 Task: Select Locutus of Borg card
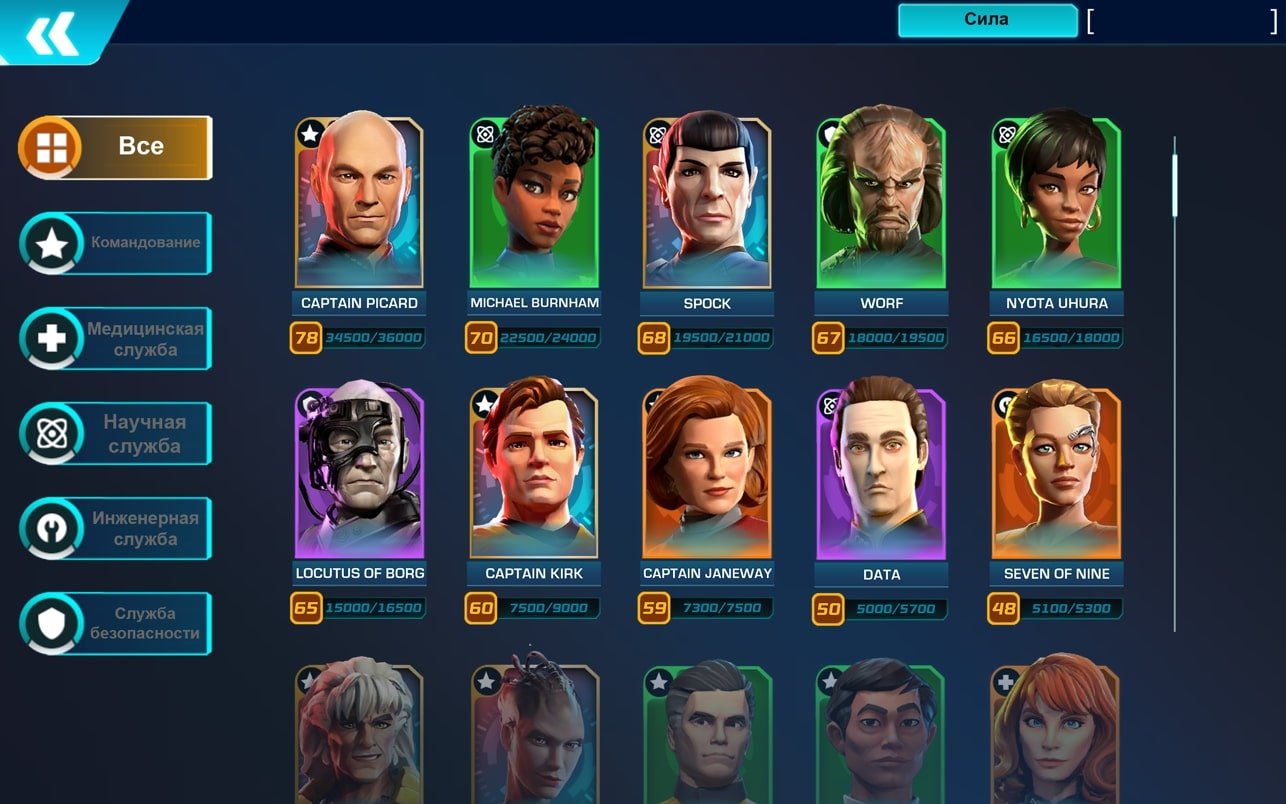(x=359, y=473)
